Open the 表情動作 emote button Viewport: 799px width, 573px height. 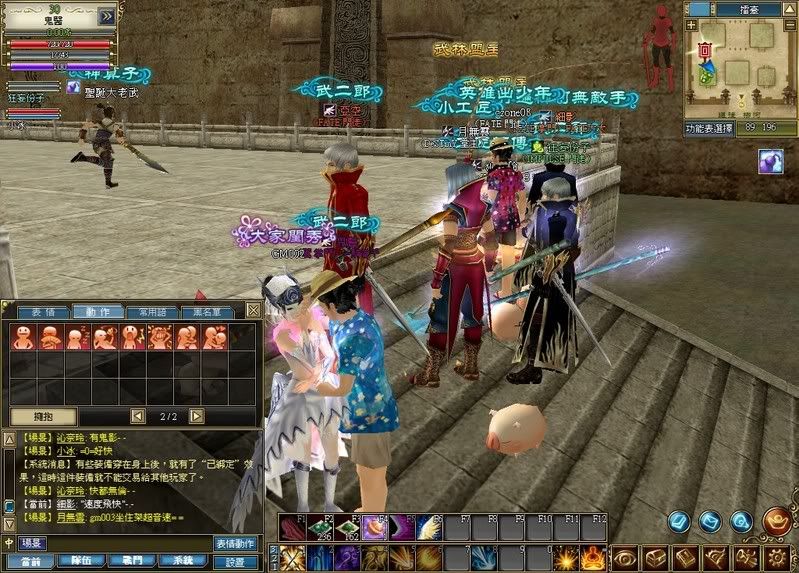237,542
